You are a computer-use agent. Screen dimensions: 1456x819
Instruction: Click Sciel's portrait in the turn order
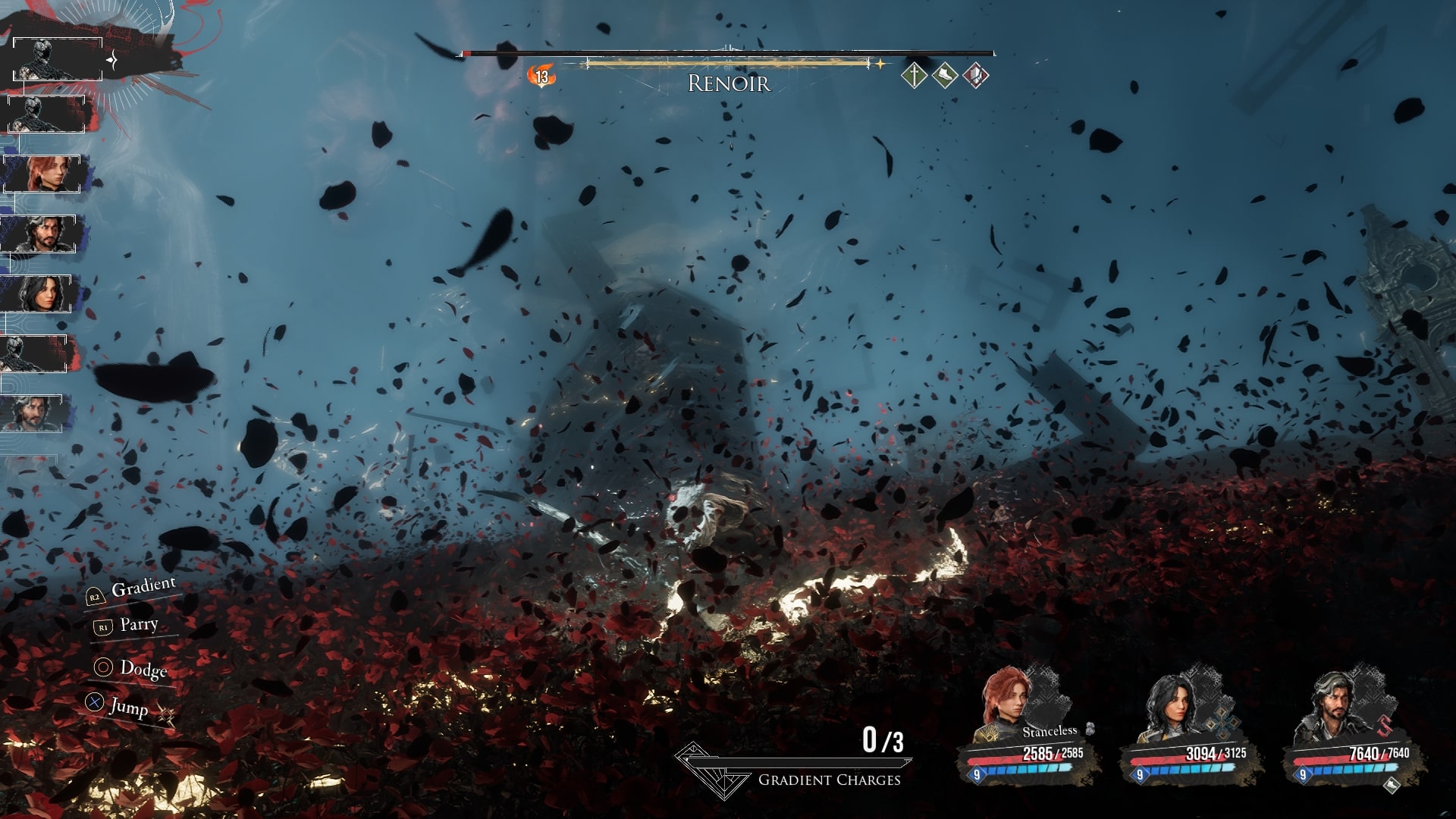pyautogui.click(x=38, y=293)
